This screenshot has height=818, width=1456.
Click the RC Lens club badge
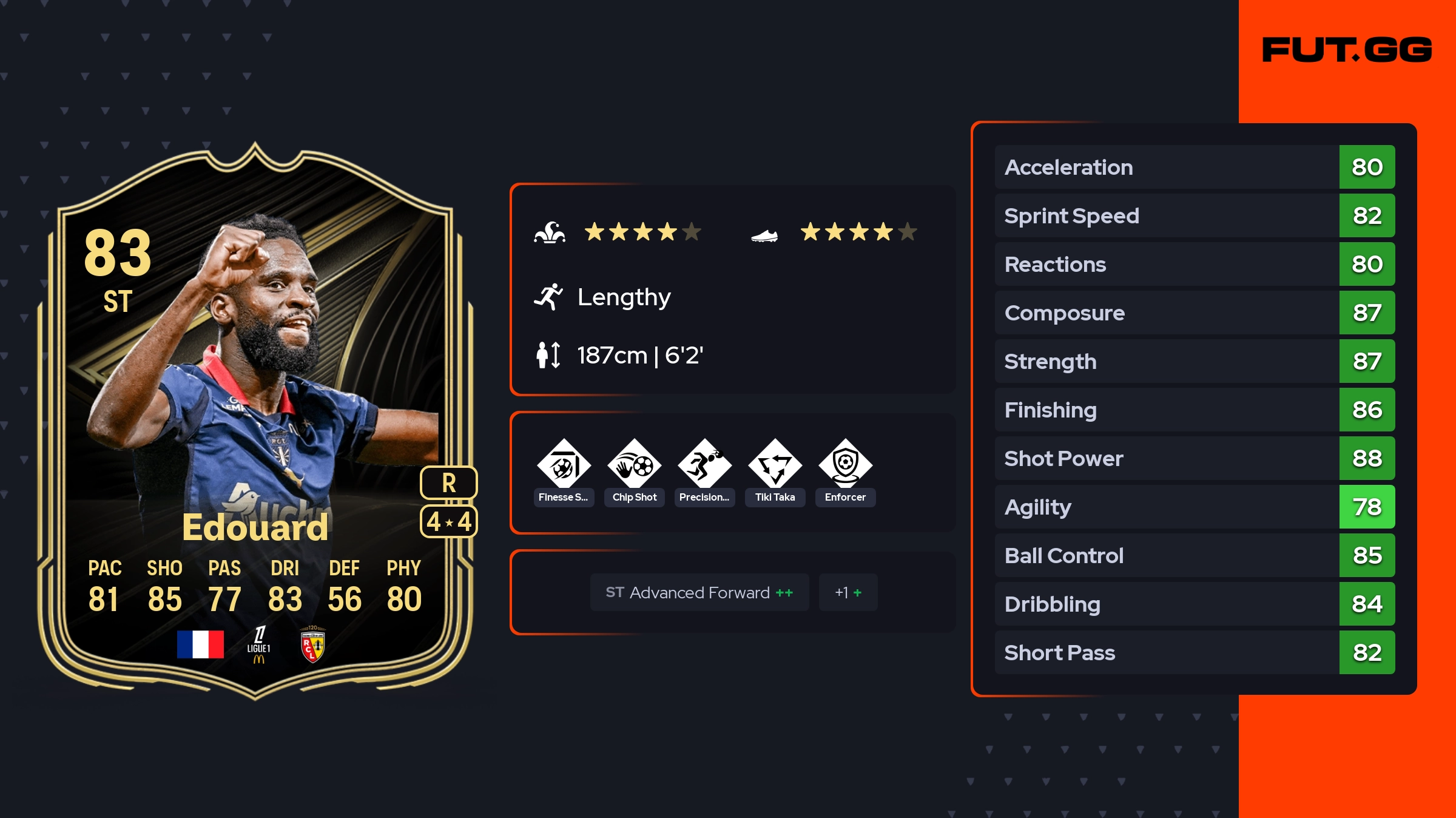click(x=312, y=645)
